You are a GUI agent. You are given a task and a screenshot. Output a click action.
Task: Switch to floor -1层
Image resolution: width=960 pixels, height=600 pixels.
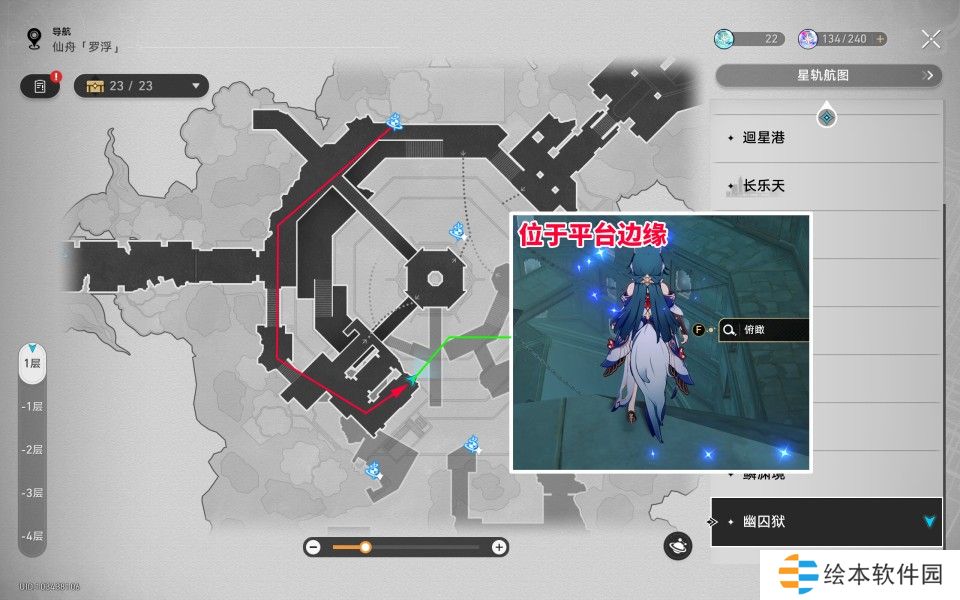[33, 406]
